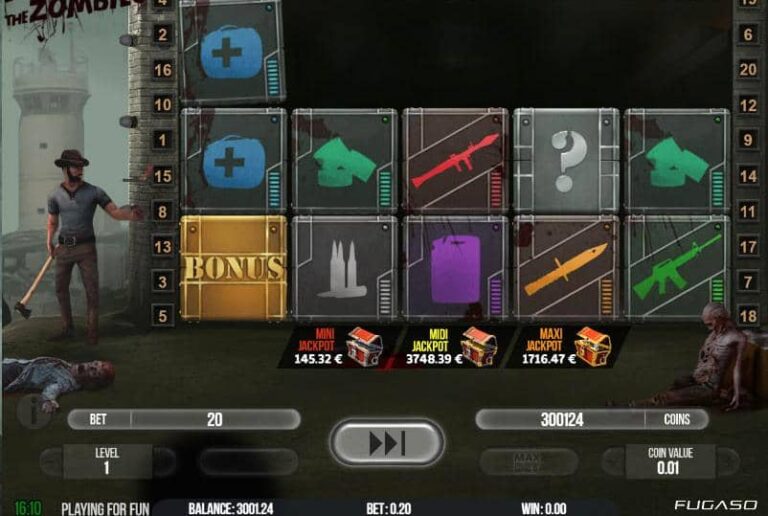Select payline number 10
The height and width of the screenshot is (516, 768).
(164, 104)
